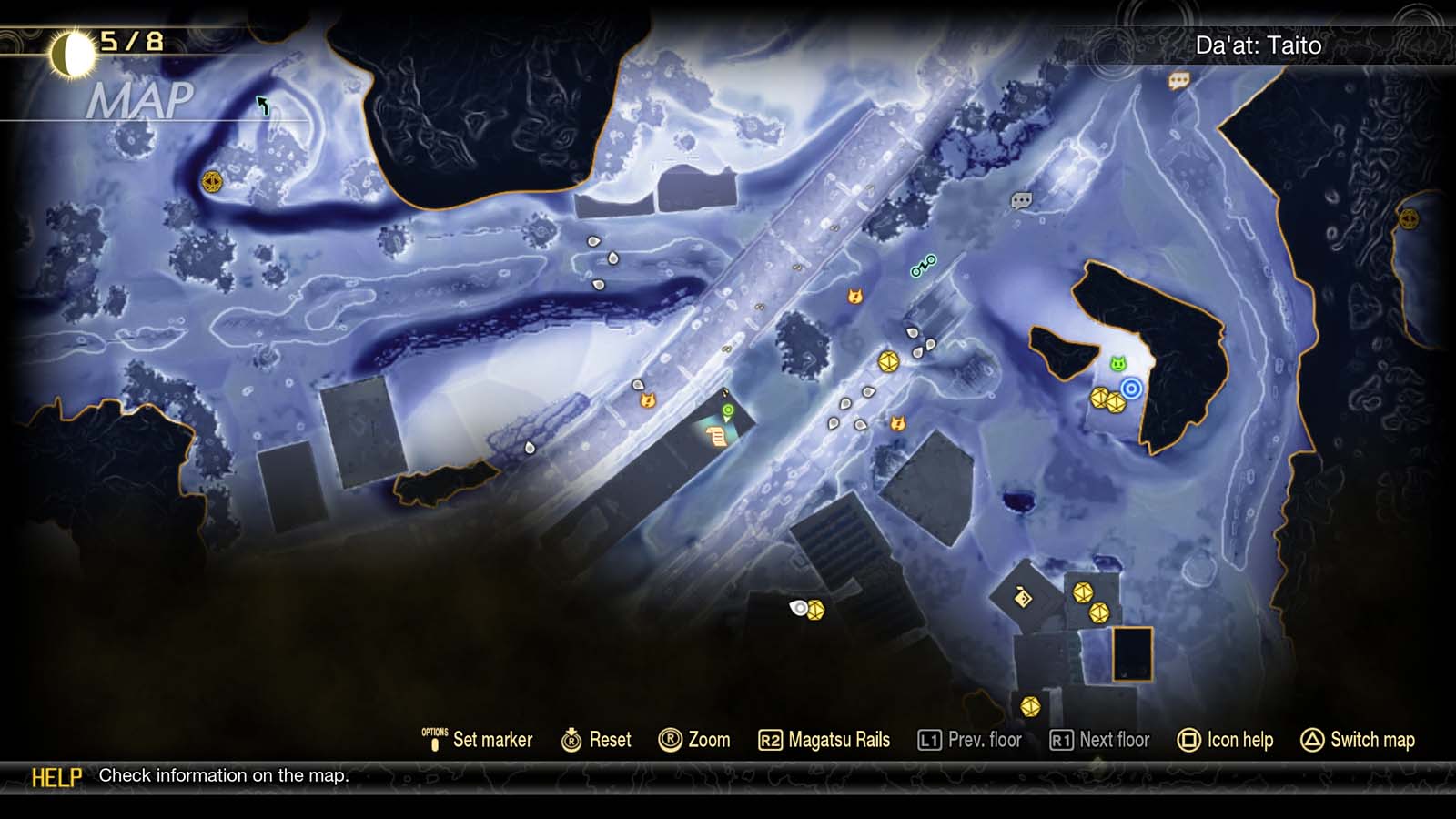The width and height of the screenshot is (1456, 819).
Task: Click the gold Amalgam icon on right edge
Action: [x=1411, y=219]
